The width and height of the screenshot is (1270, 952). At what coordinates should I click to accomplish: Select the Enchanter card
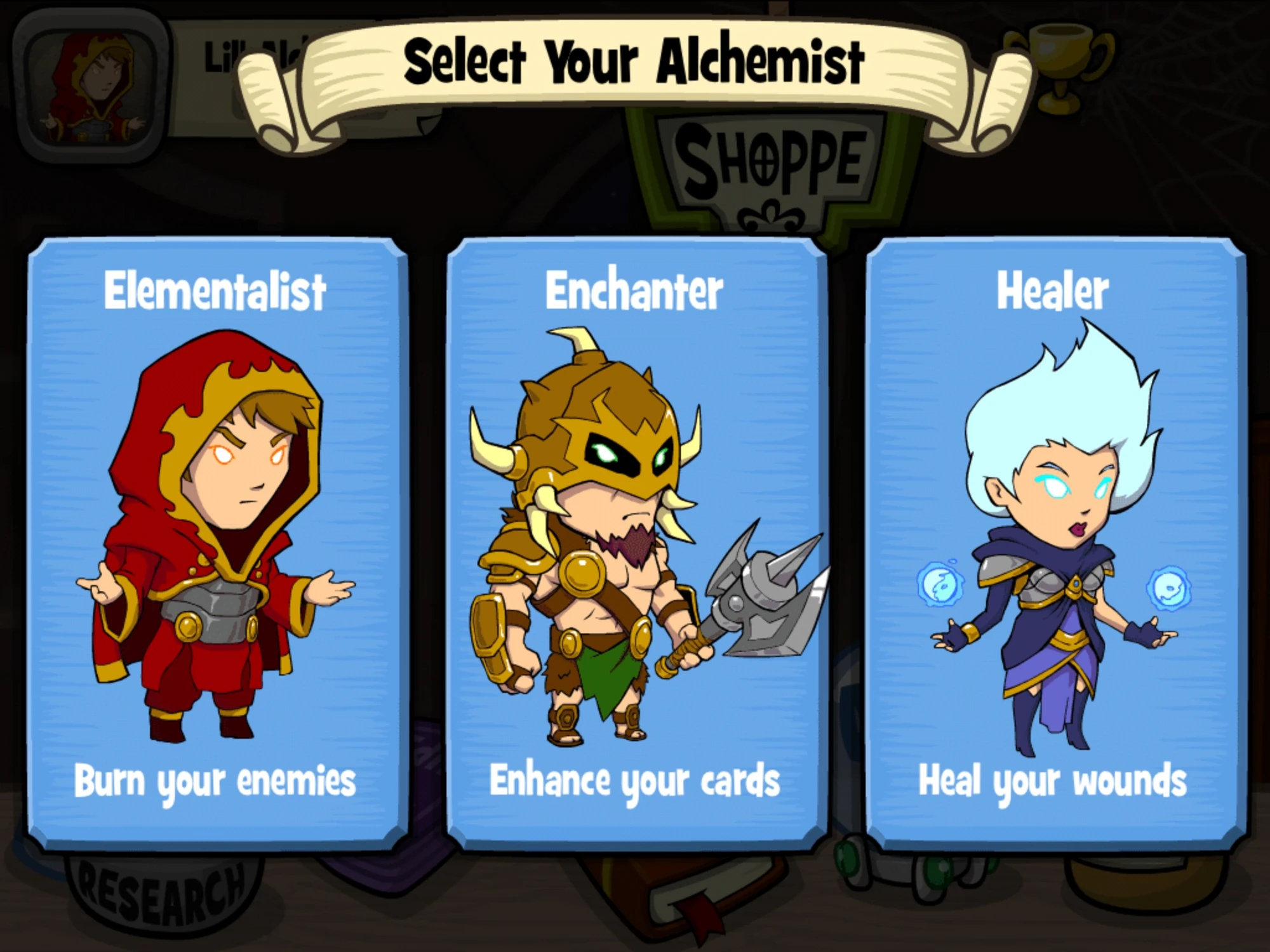(635, 539)
